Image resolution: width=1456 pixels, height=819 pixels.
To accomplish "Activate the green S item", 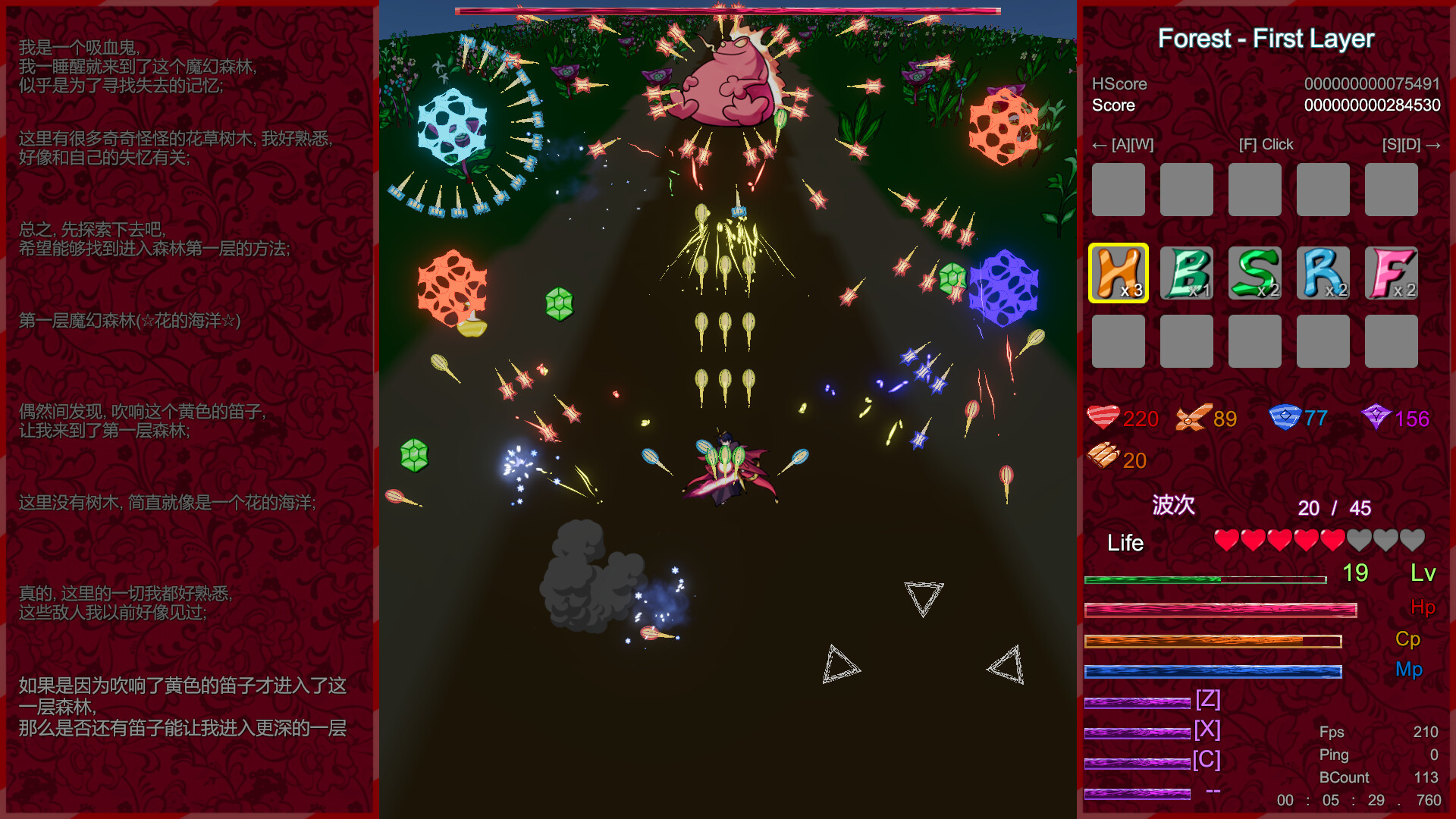I will tap(1255, 273).
